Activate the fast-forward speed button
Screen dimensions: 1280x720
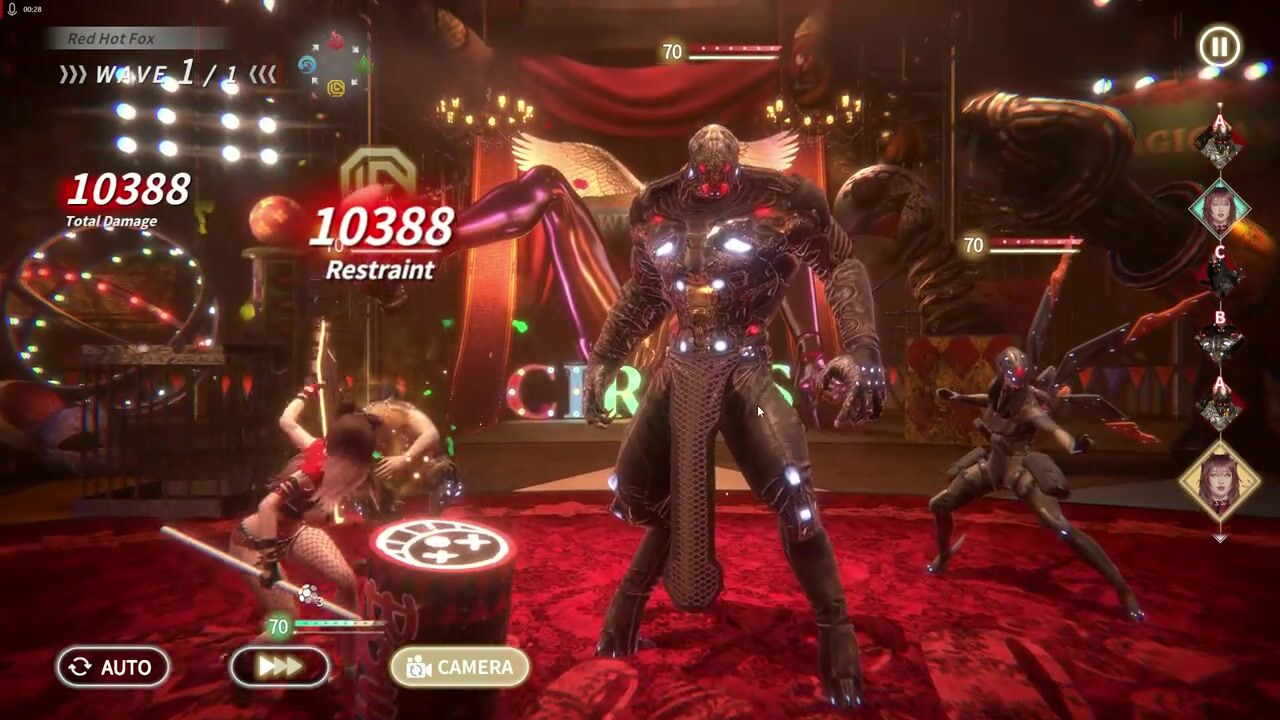coord(279,667)
